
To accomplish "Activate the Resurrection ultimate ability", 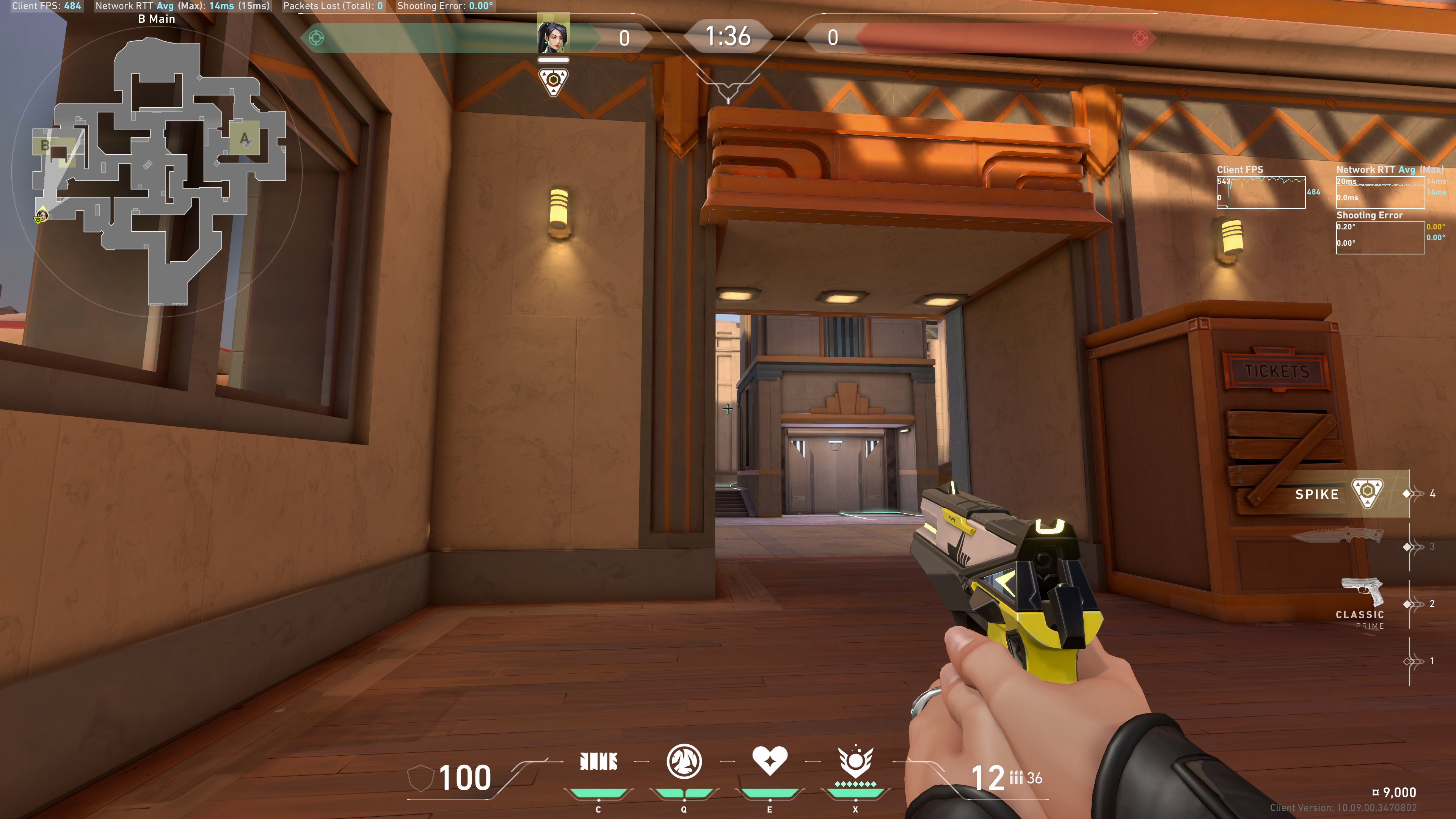I will (x=855, y=761).
